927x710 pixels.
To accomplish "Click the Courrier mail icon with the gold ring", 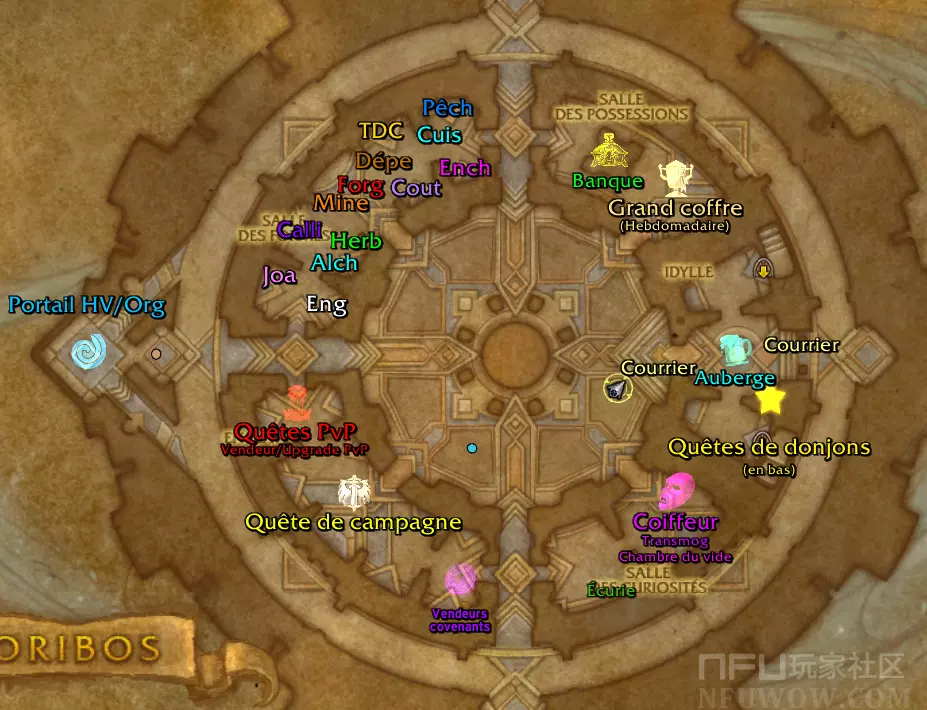I will 619,389.
